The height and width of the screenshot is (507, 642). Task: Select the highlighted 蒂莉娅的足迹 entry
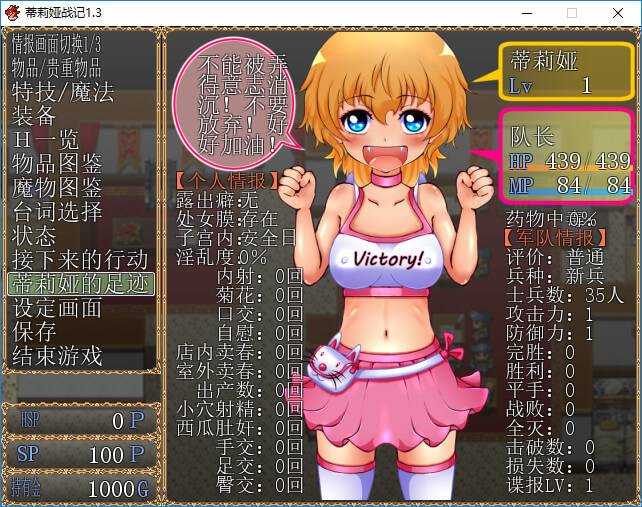pyautogui.click(x=80, y=283)
